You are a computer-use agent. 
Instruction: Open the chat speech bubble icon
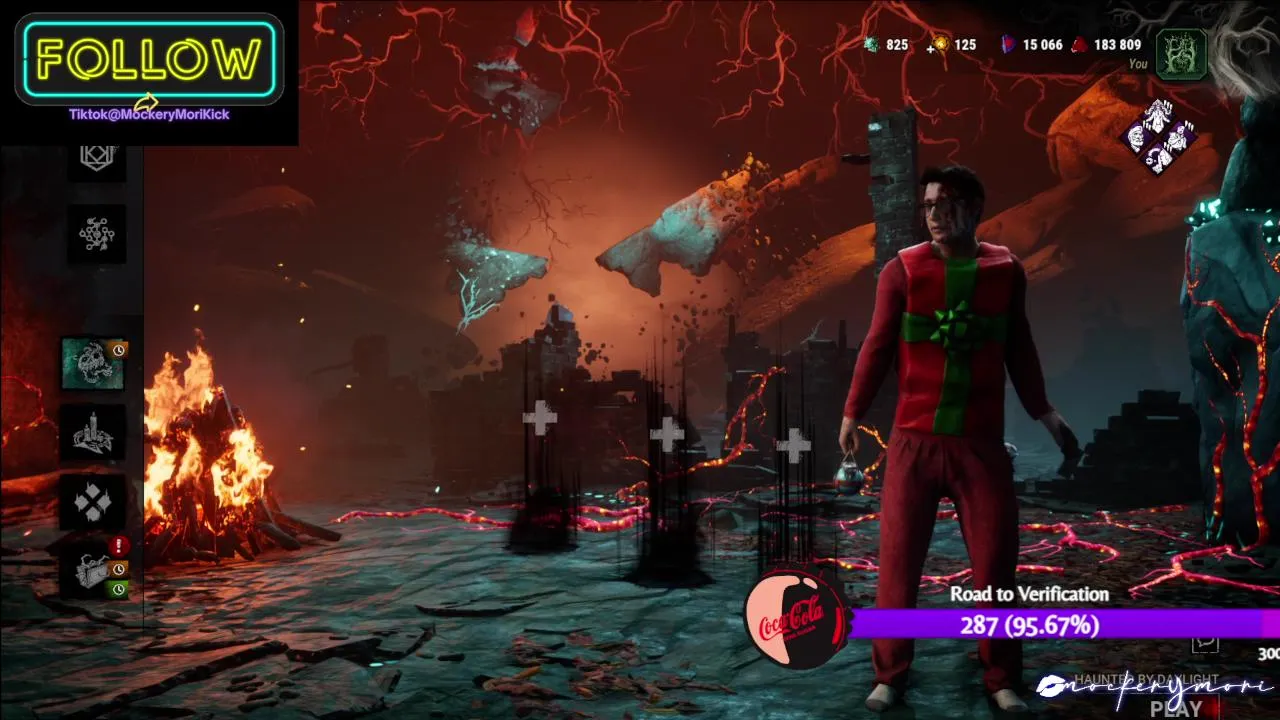point(1207,641)
